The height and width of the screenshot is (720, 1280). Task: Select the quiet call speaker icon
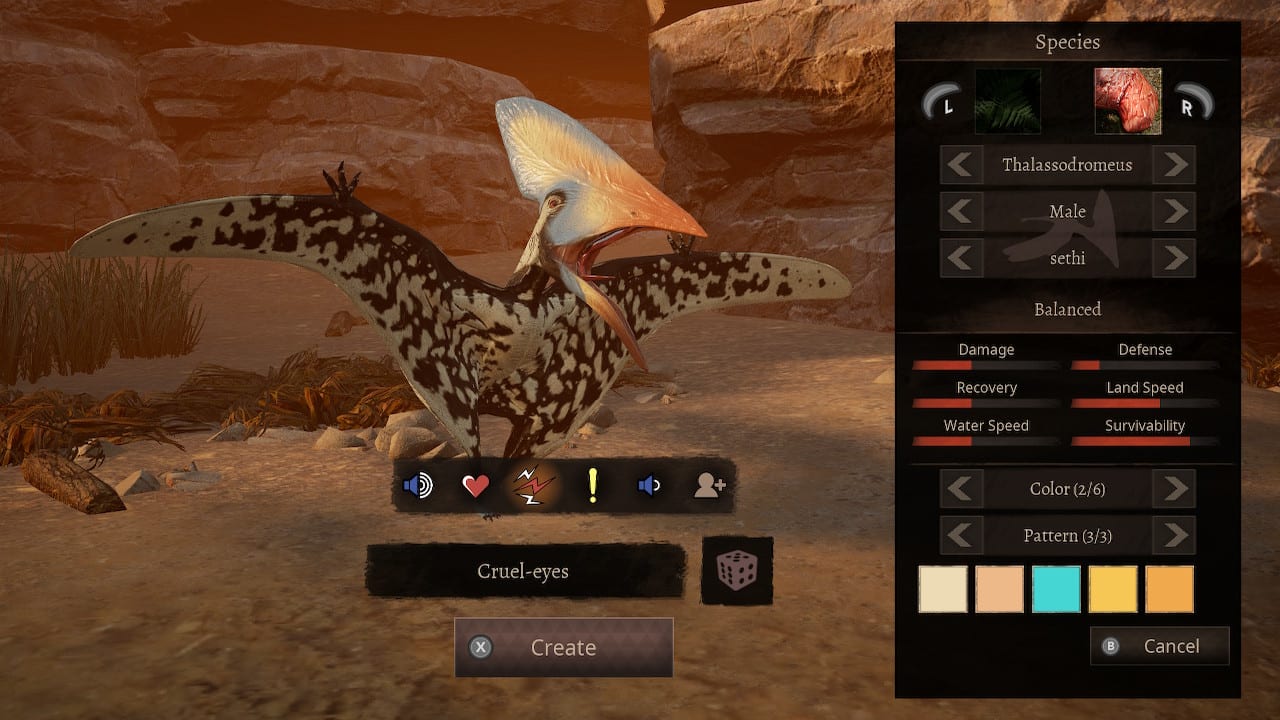point(650,486)
